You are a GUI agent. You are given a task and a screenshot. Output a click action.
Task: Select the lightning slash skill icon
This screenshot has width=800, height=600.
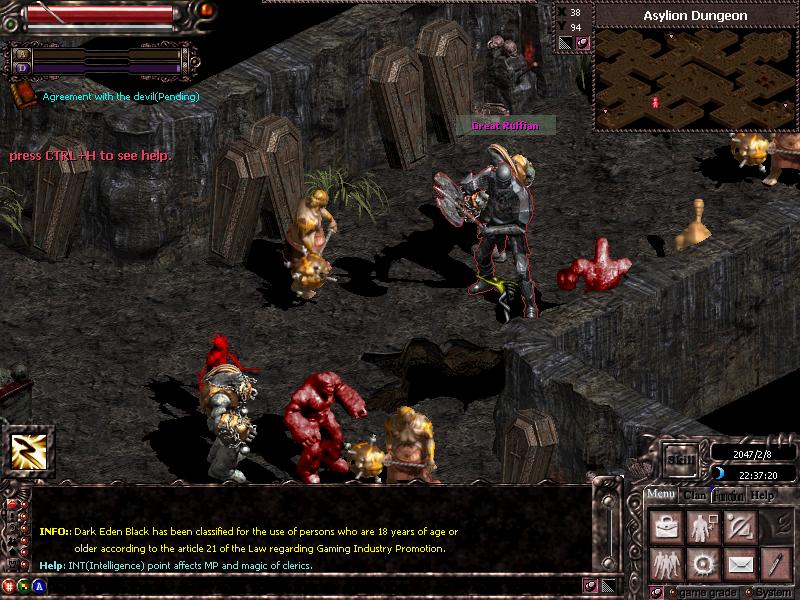[x=28, y=452]
